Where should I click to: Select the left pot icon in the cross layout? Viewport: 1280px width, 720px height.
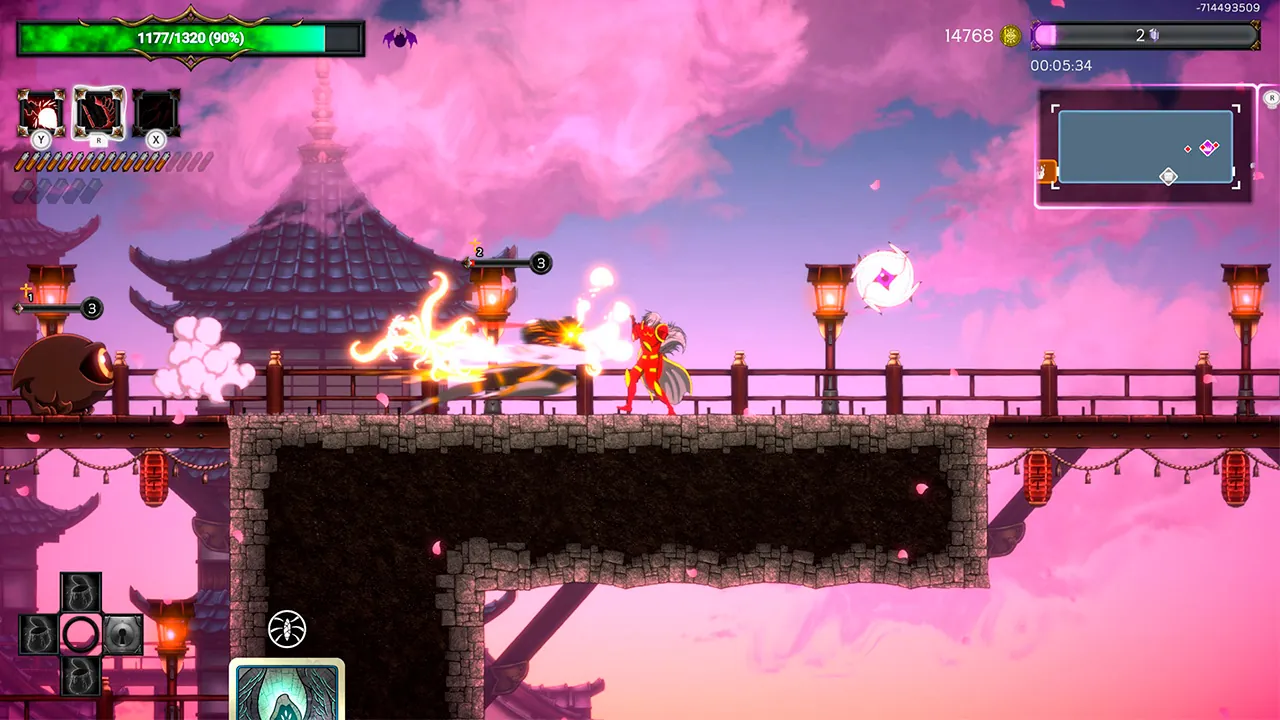36,633
